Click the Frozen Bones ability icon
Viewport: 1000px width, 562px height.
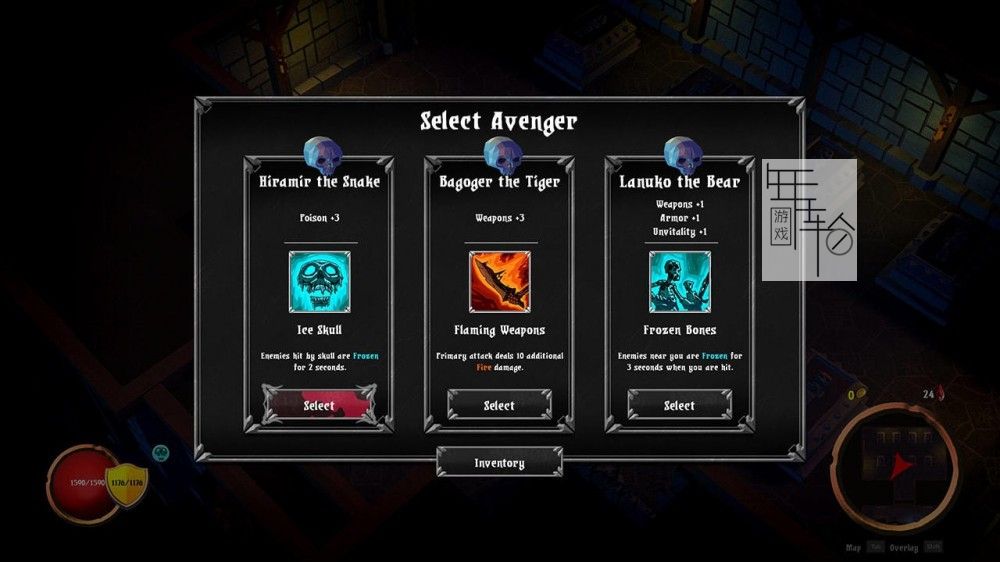click(679, 282)
